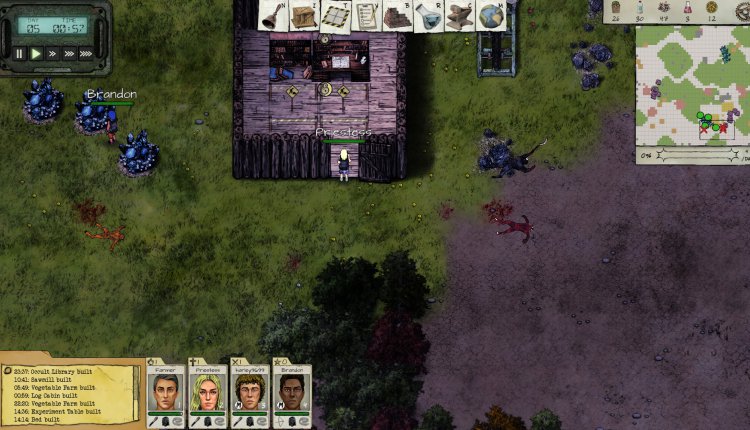
Task: Pause the game with the pause button
Action: click(x=19, y=54)
